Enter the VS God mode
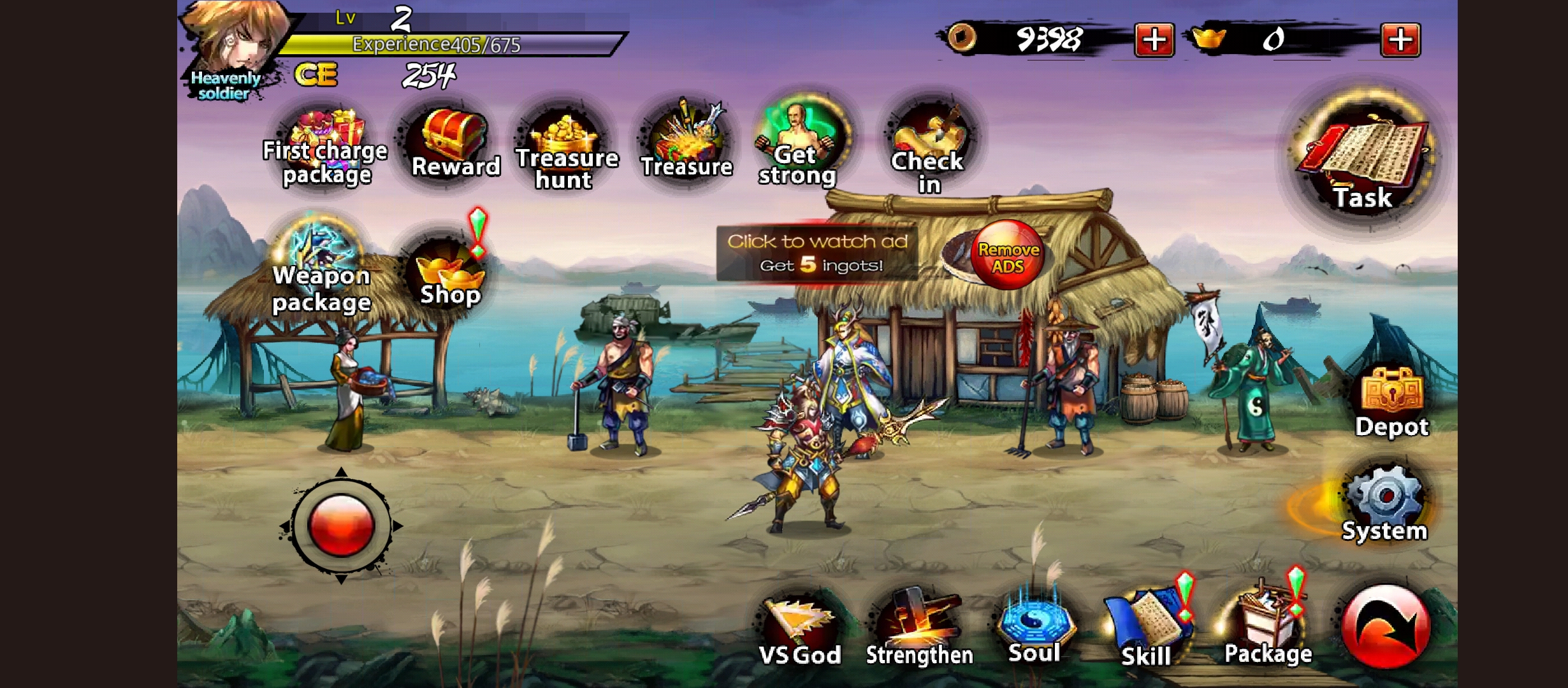Viewport: 1568px width, 688px height. click(799, 631)
